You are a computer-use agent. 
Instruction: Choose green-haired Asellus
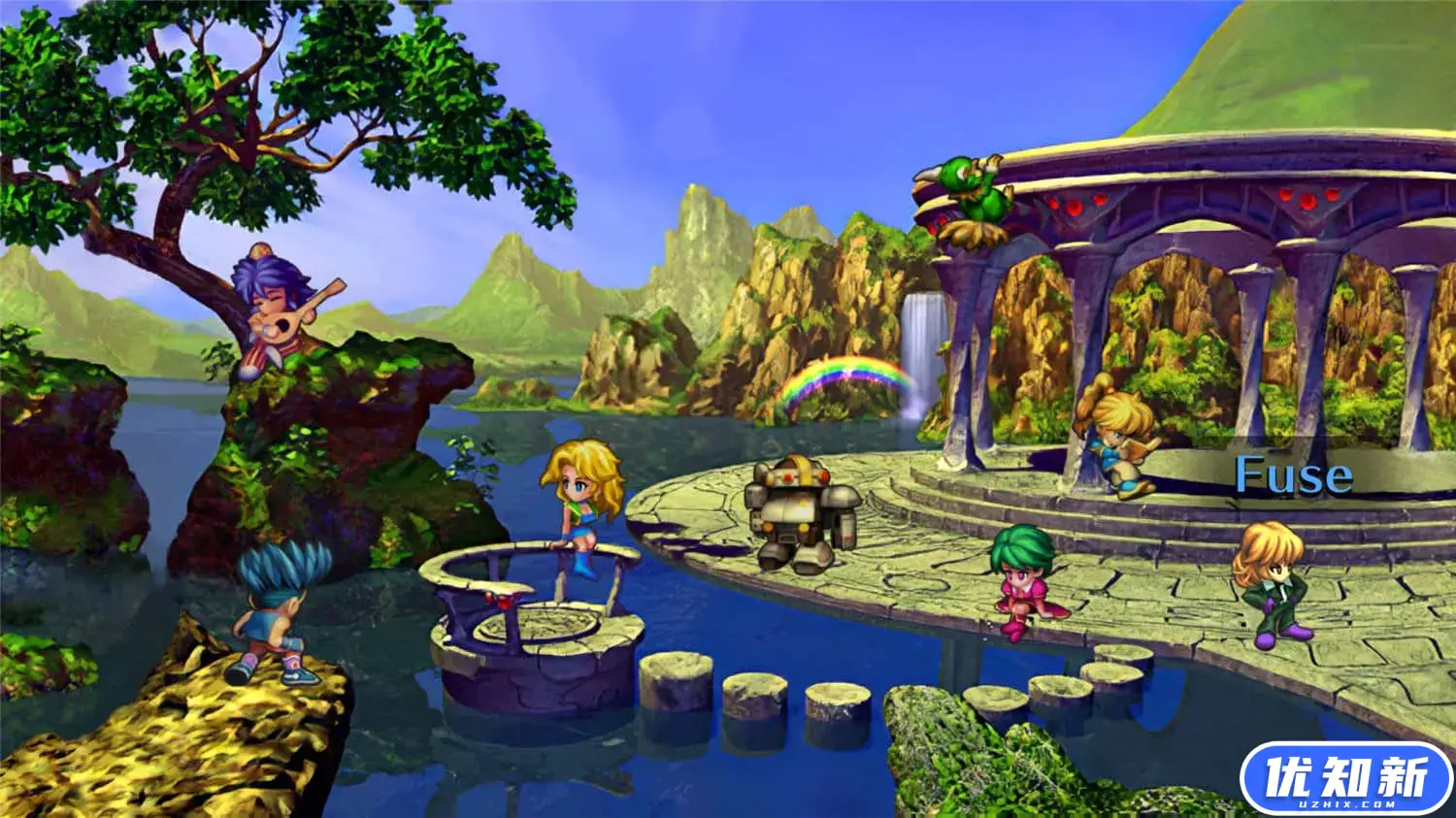(x=1025, y=581)
